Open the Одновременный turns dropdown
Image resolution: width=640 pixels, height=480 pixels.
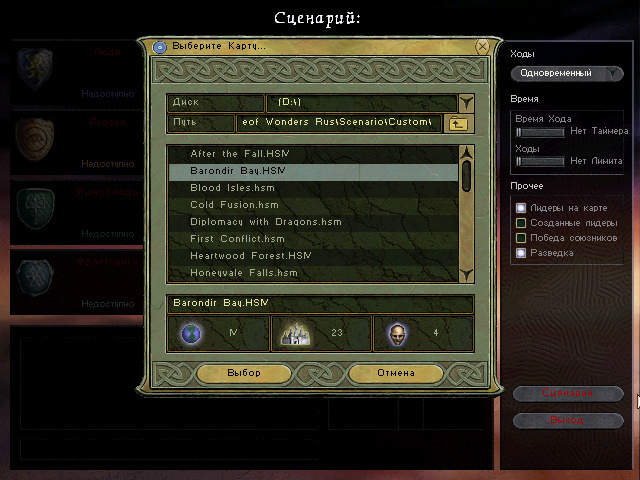[567, 73]
